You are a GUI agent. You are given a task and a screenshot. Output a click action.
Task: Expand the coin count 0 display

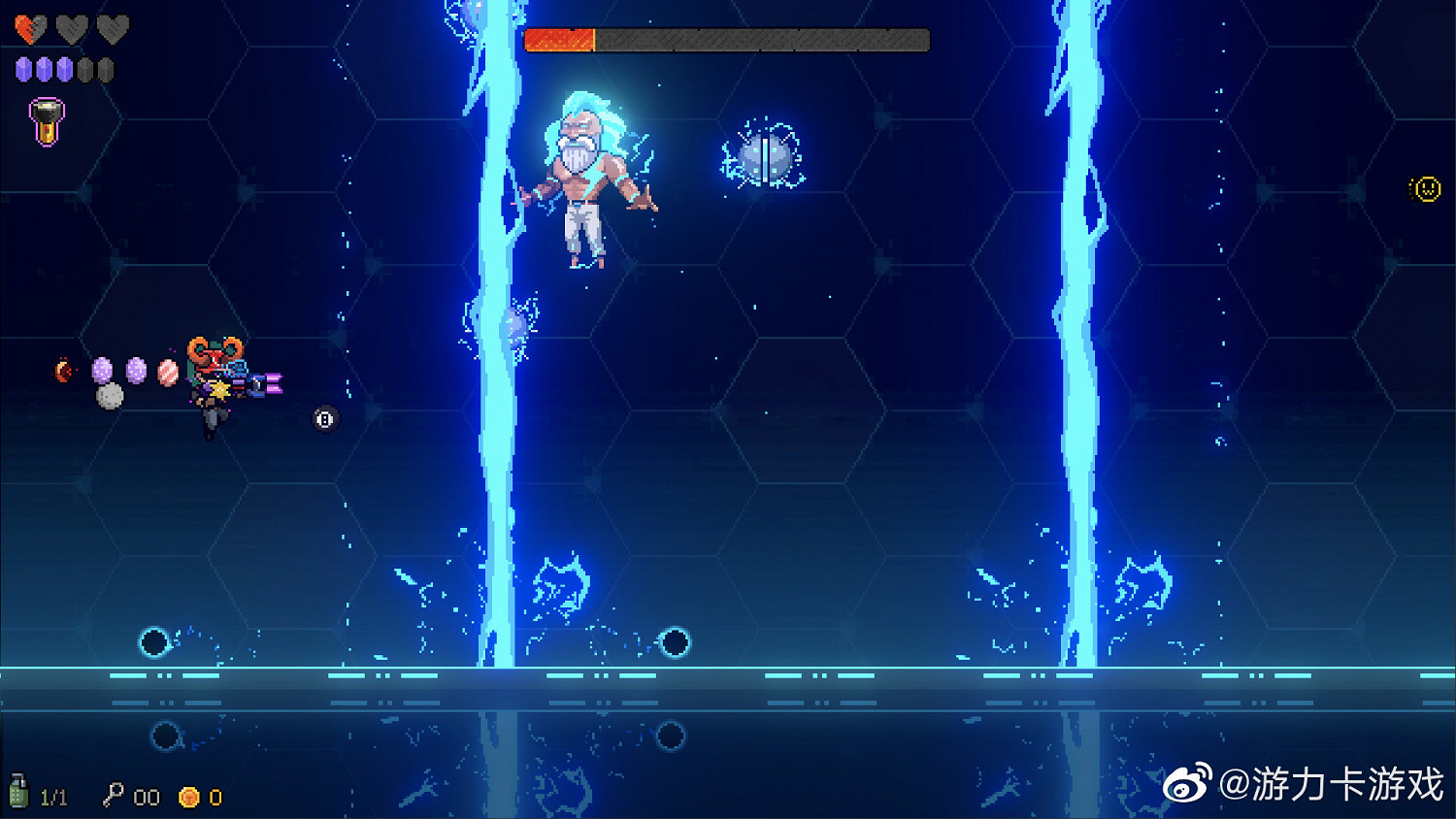pos(215,796)
